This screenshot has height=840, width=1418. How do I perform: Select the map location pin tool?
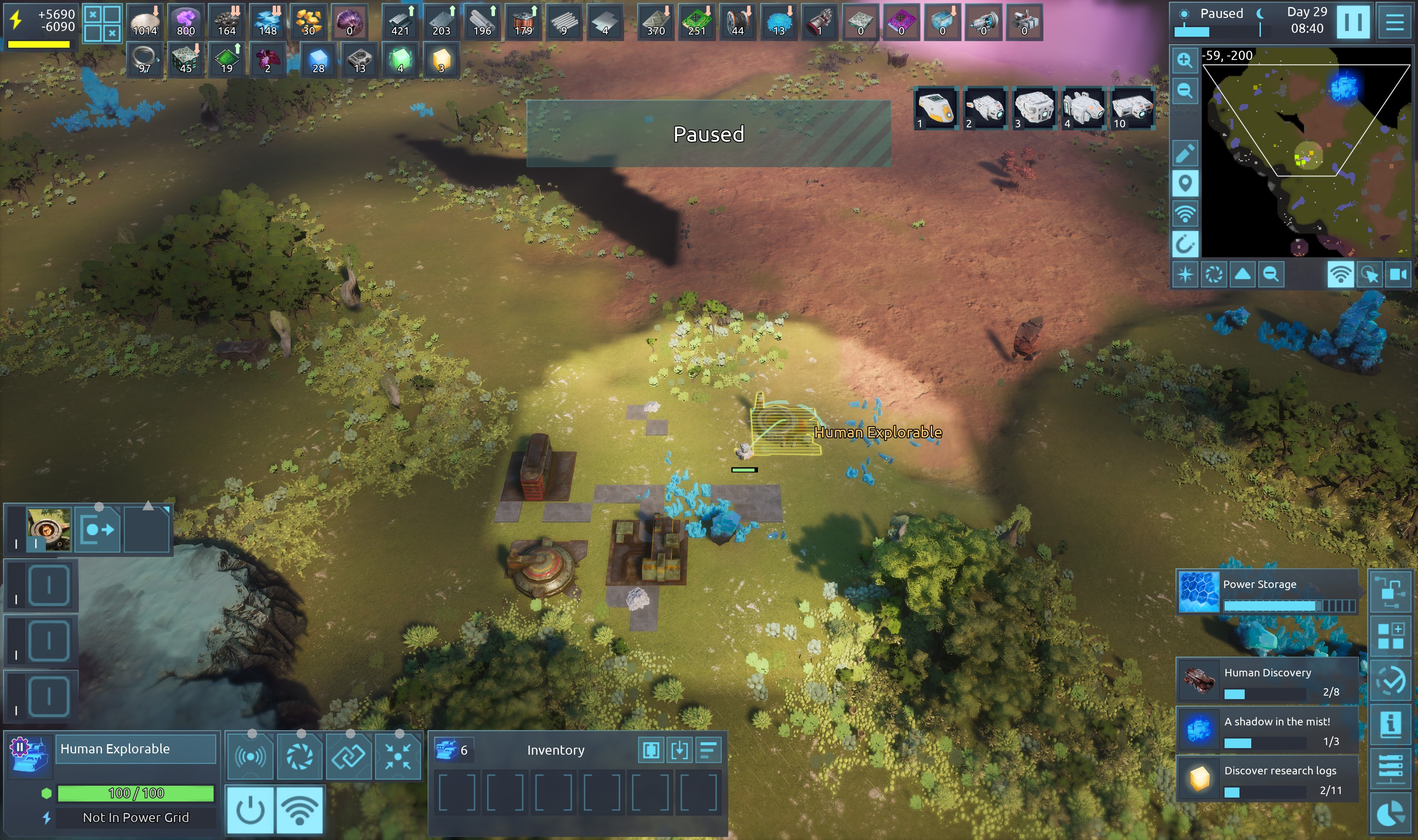point(1185,183)
